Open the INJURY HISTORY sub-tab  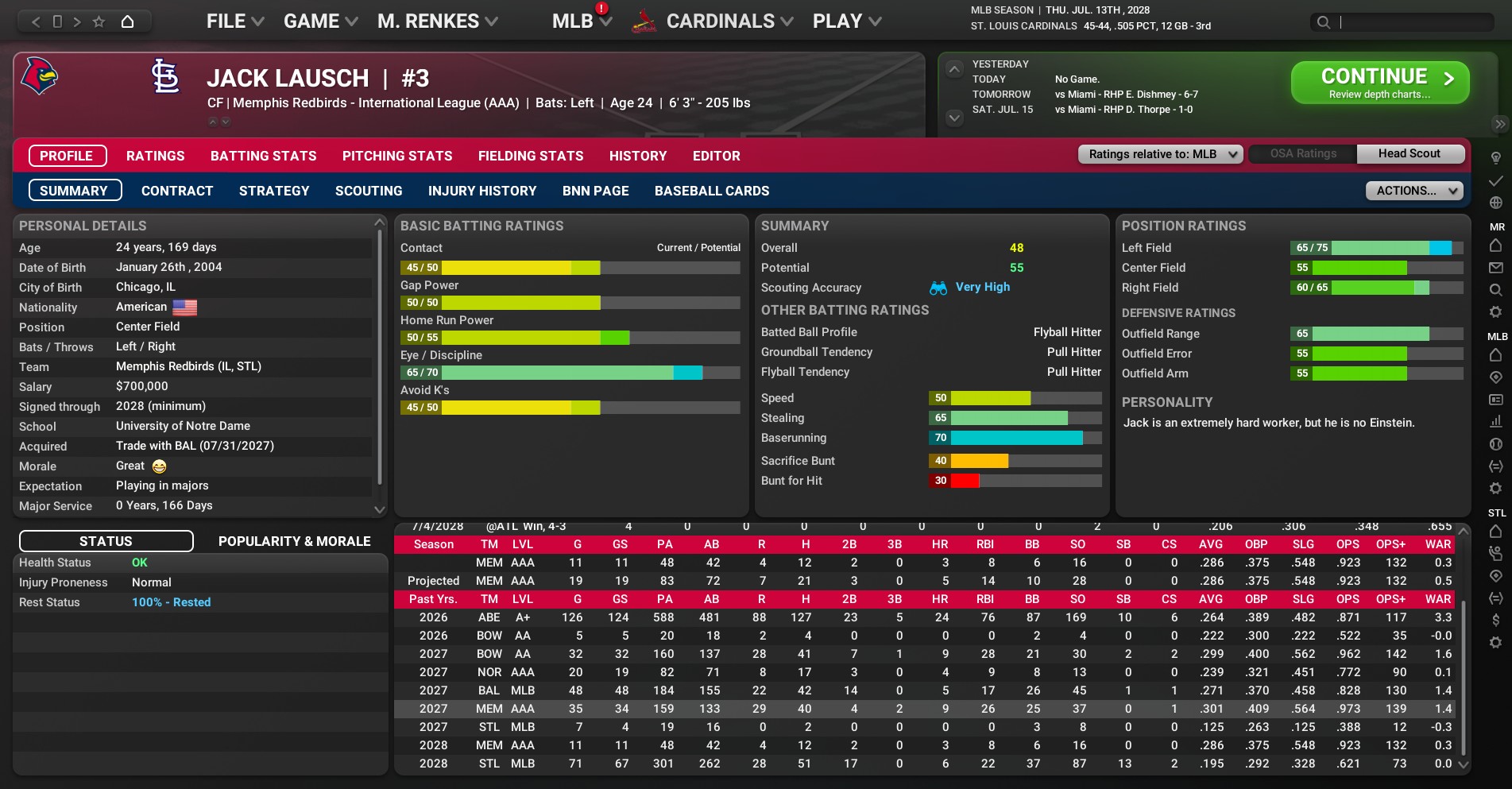(481, 191)
